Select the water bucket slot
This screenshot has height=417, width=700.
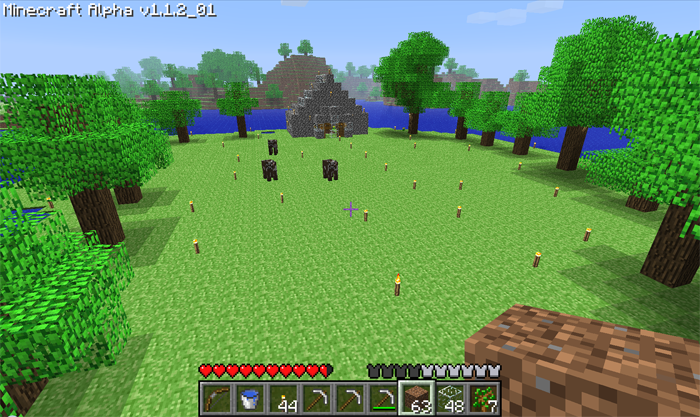pyautogui.click(x=248, y=398)
